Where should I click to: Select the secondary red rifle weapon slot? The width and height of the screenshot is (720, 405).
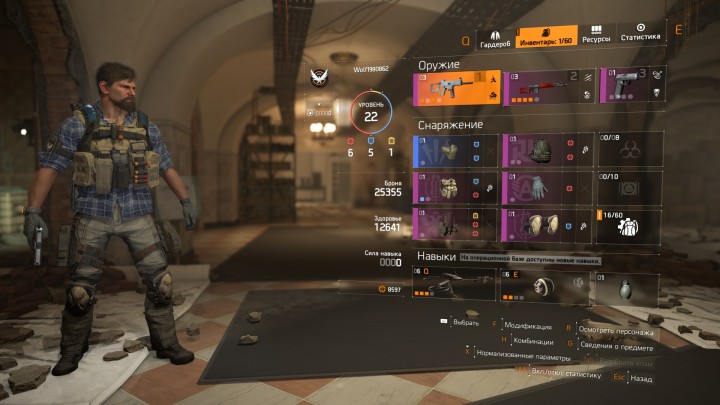(x=548, y=87)
